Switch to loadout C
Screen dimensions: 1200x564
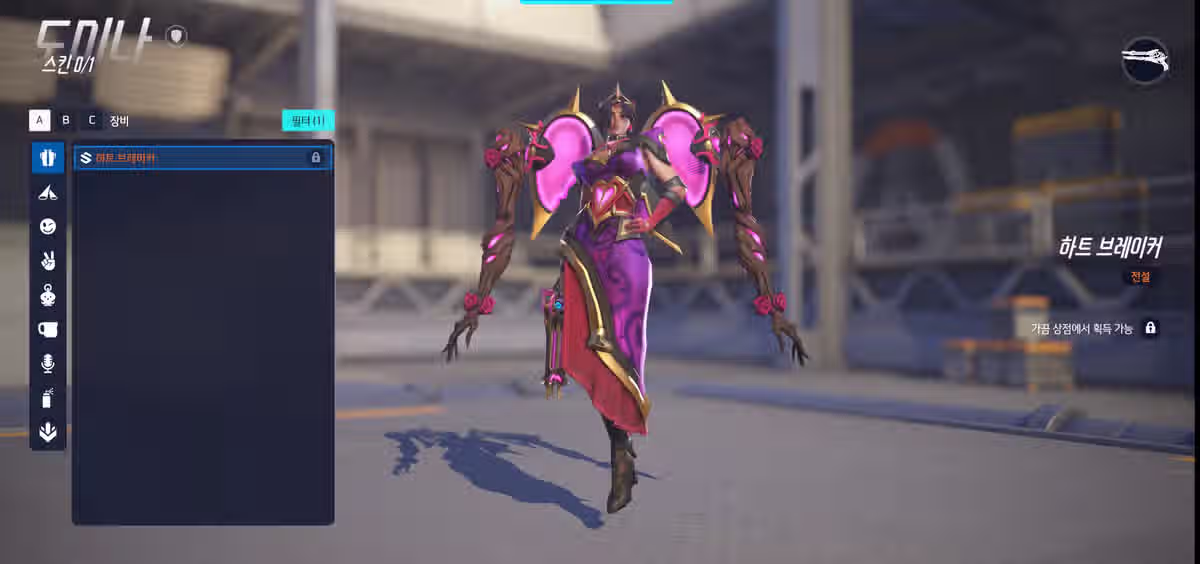[92, 121]
